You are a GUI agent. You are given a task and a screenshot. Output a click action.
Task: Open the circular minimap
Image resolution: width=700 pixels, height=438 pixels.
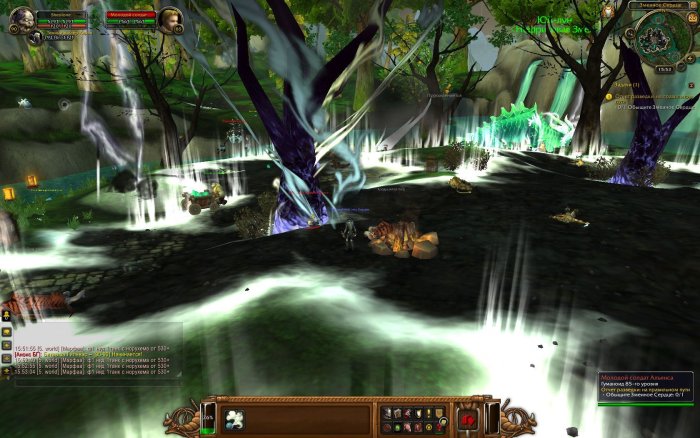click(x=658, y=40)
